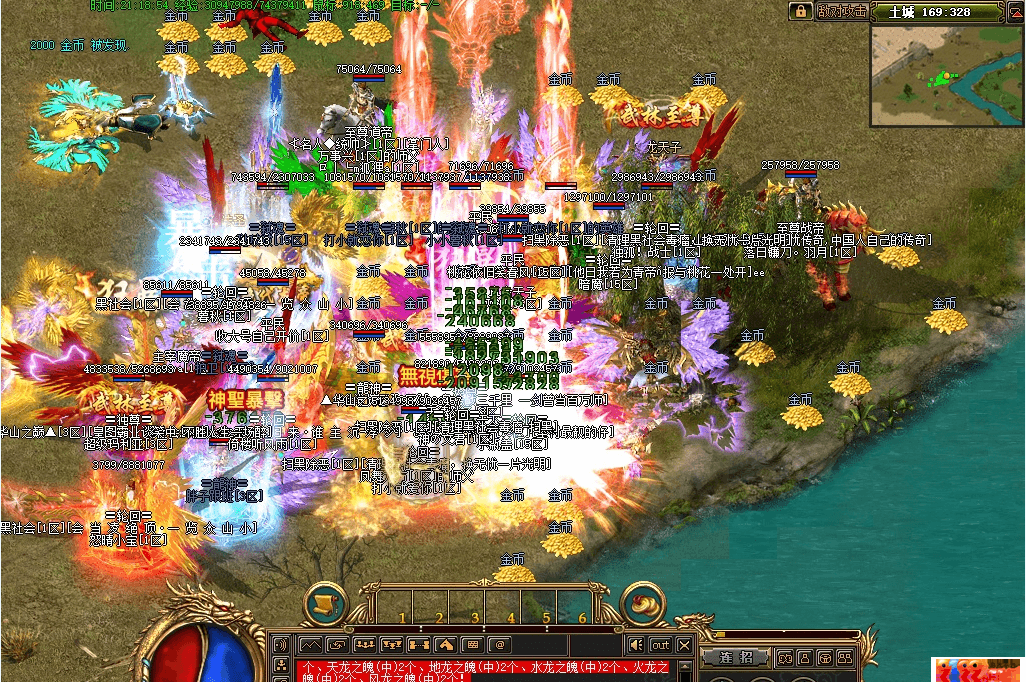Click the padlock icon beside attack mode
Image resolution: width=1026 pixels, height=682 pixels.
pyautogui.click(x=799, y=11)
